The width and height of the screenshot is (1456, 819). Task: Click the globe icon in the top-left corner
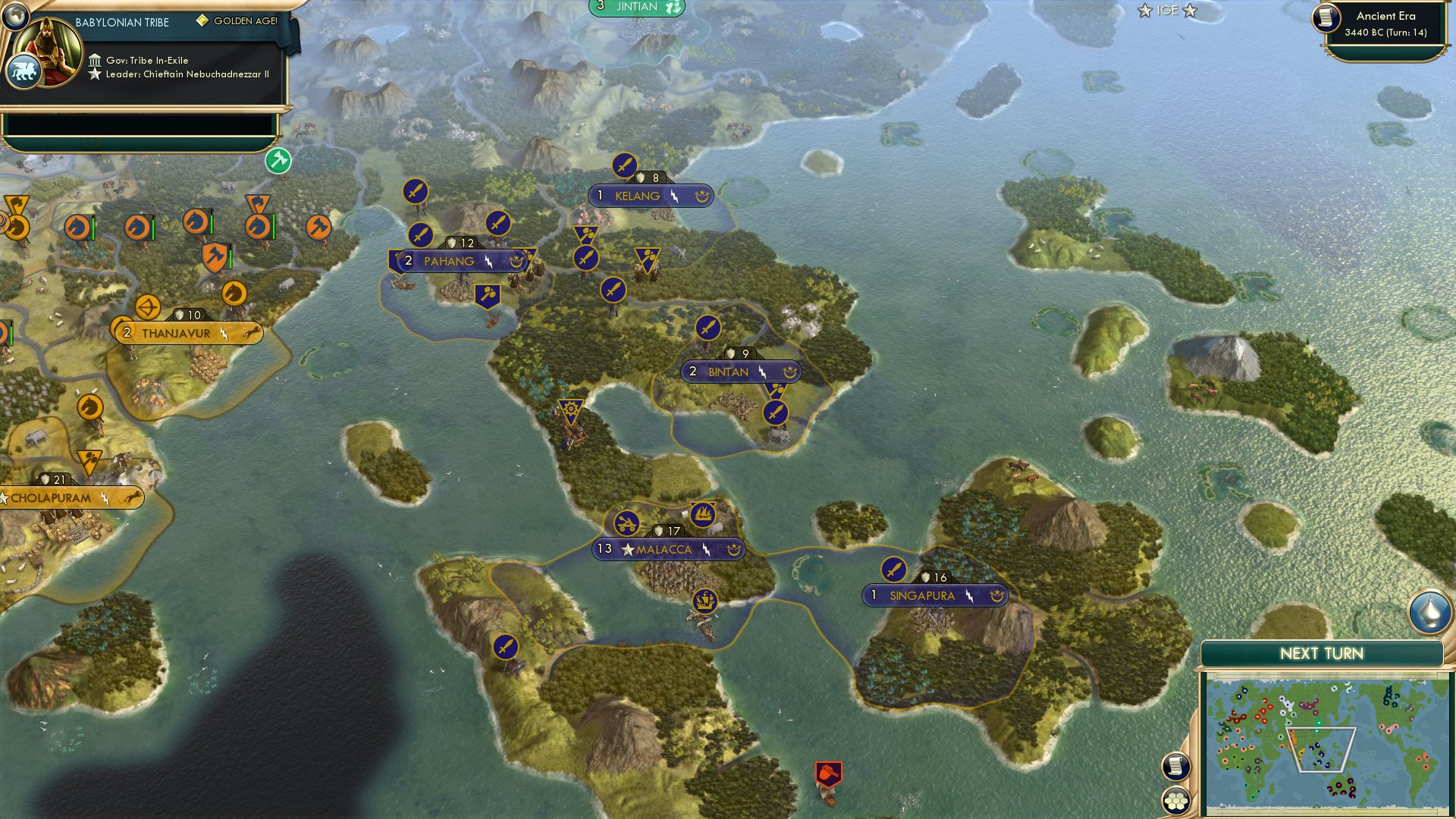tap(14, 16)
